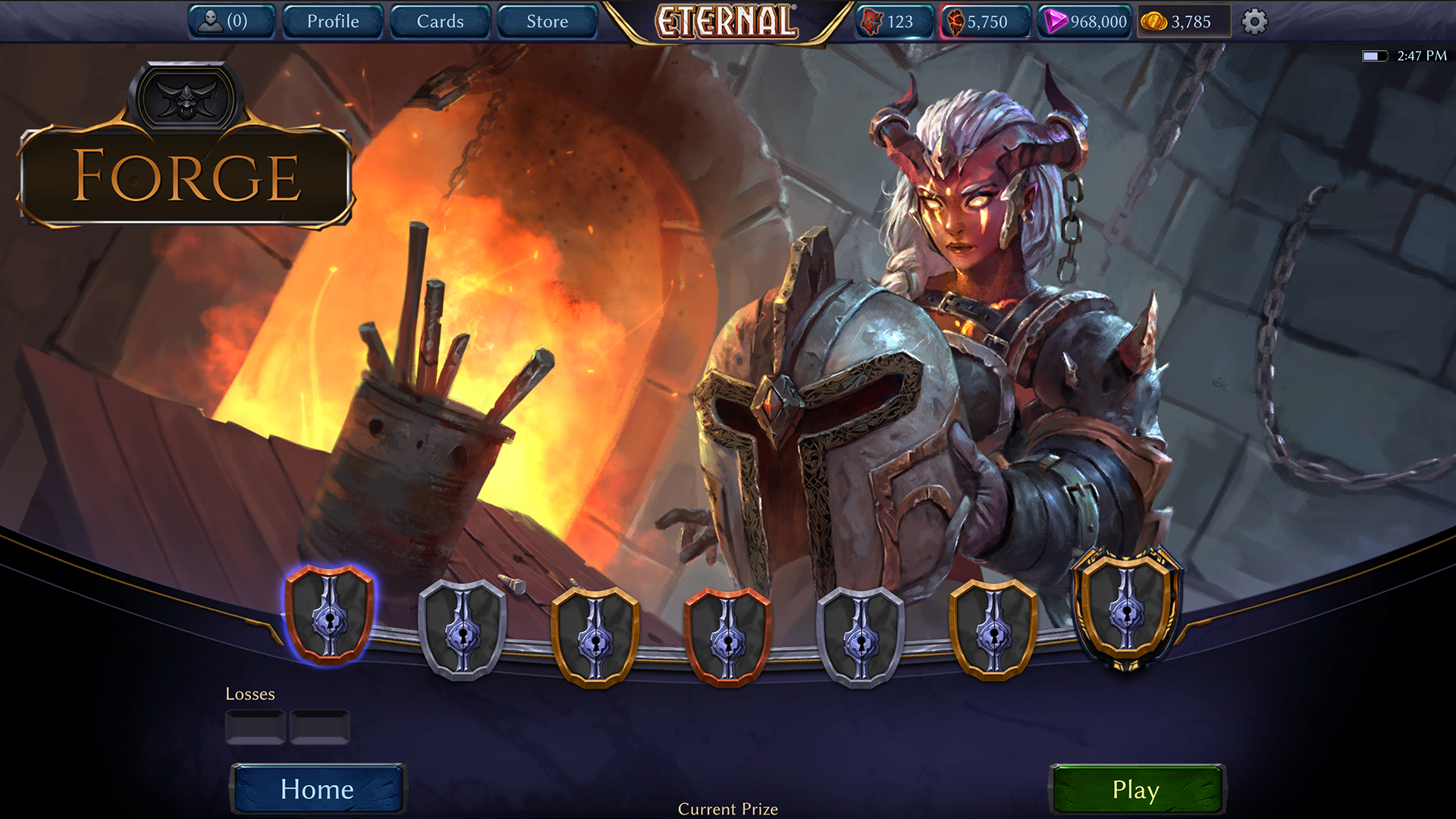Open the settings gear icon
Screen dimensions: 1456x819
coord(1254,21)
